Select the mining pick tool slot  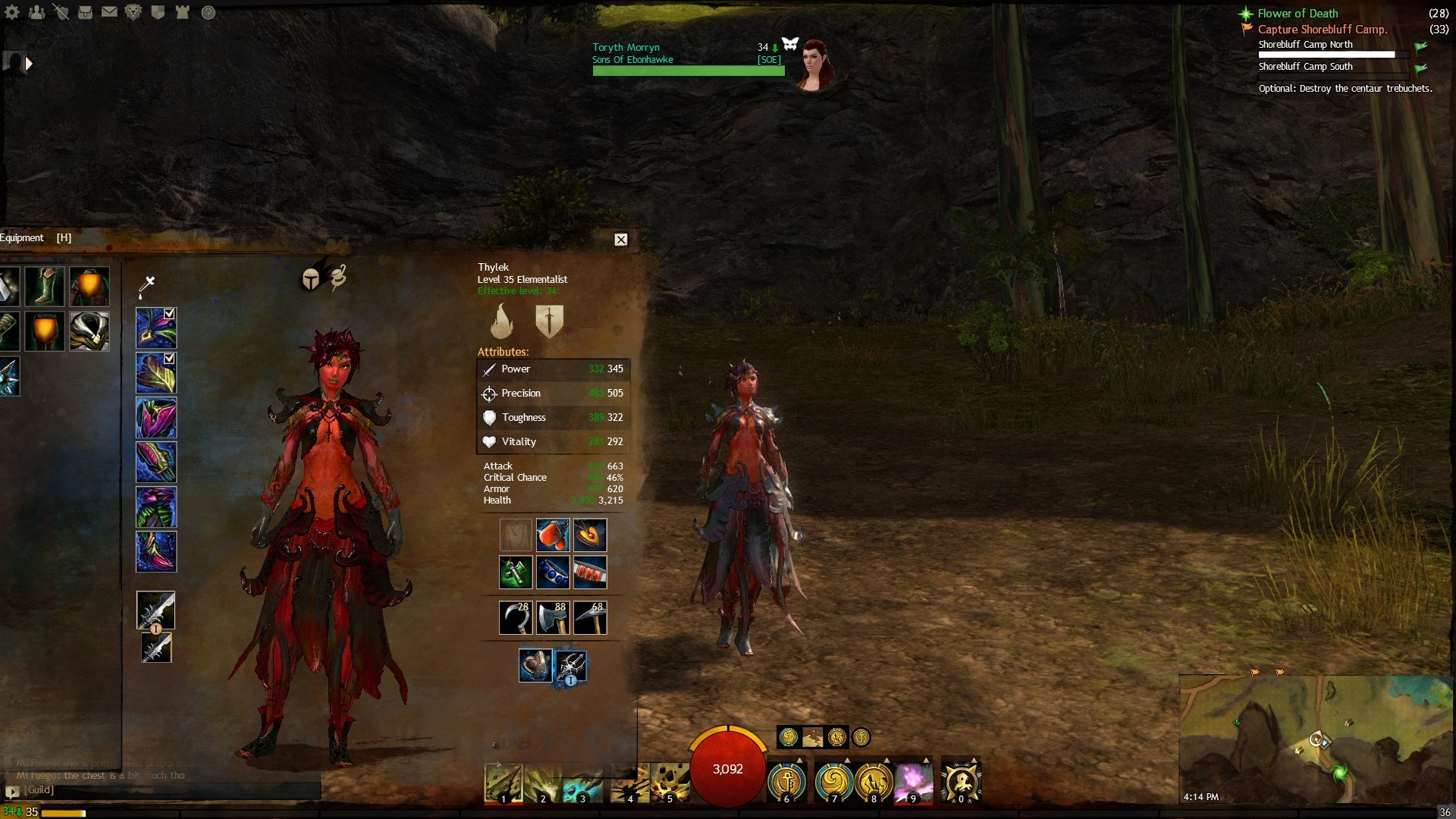pyautogui.click(x=589, y=617)
